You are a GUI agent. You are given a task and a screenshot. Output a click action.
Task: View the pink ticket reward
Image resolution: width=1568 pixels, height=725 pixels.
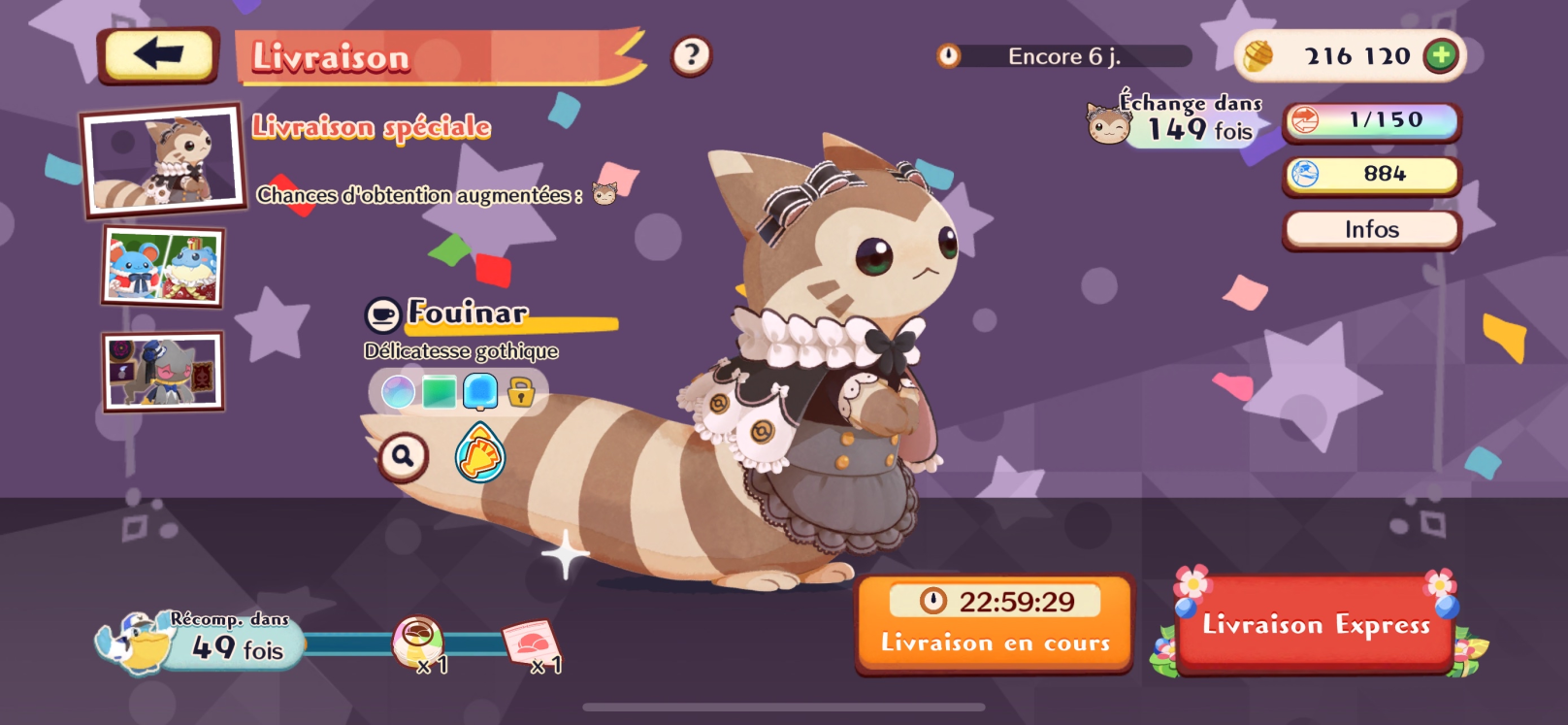[532, 643]
